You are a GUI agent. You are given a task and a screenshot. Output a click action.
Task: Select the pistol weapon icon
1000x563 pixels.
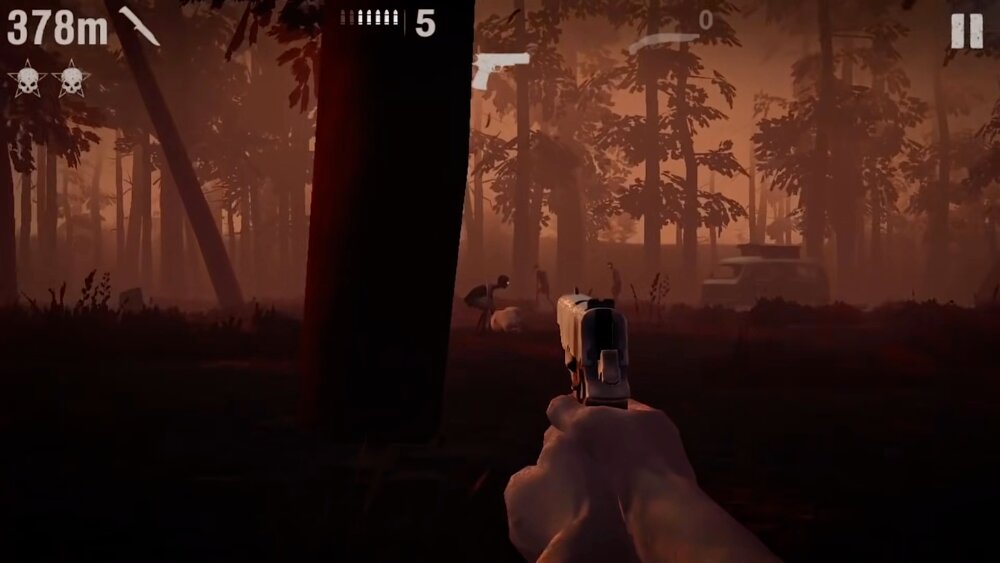501,70
